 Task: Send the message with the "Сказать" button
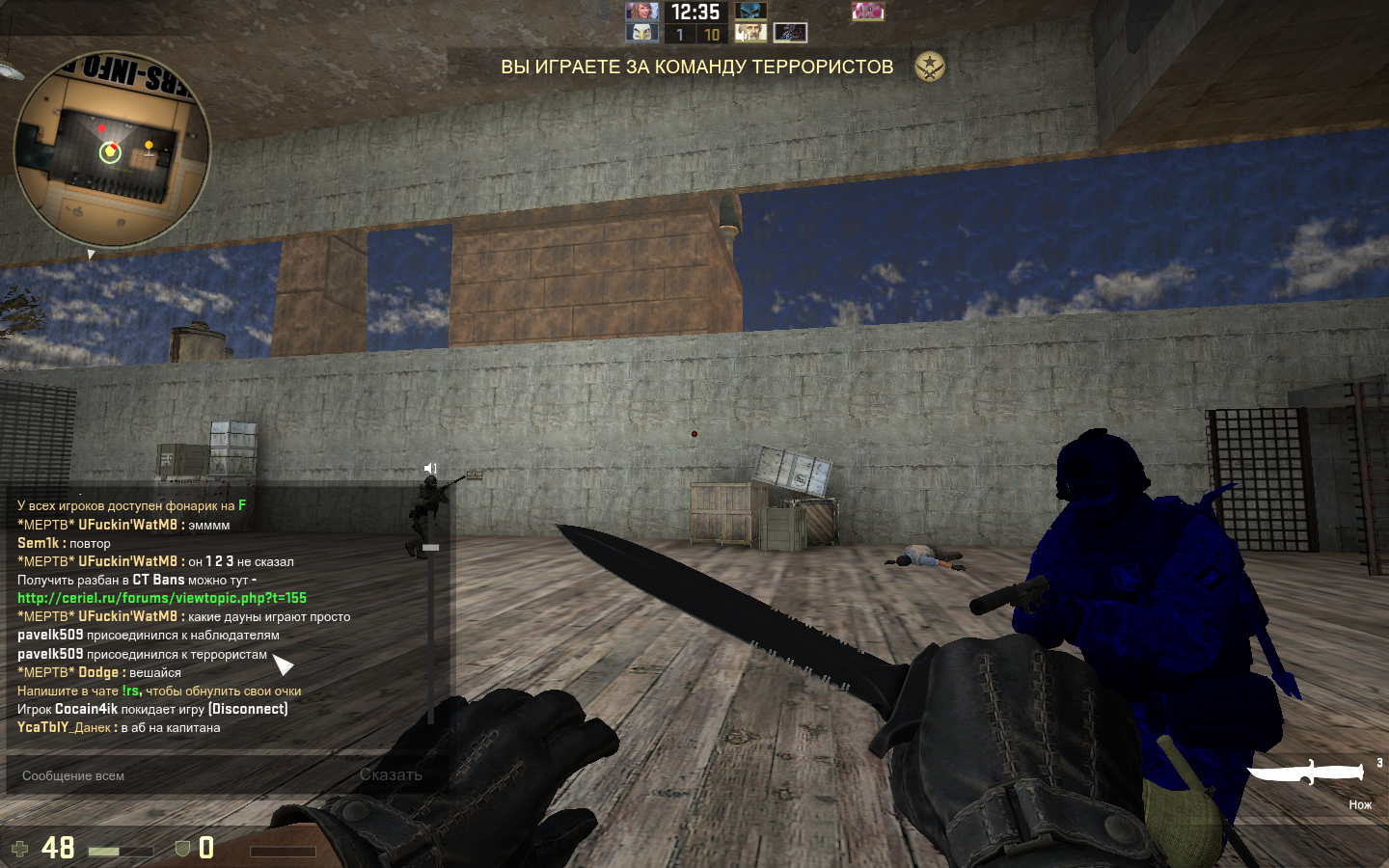click(x=391, y=774)
